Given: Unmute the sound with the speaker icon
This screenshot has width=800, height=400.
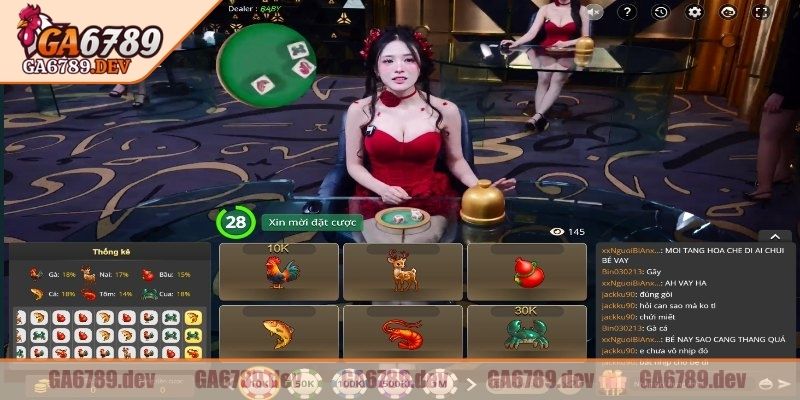Looking at the screenshot, I should click(596, 12).
